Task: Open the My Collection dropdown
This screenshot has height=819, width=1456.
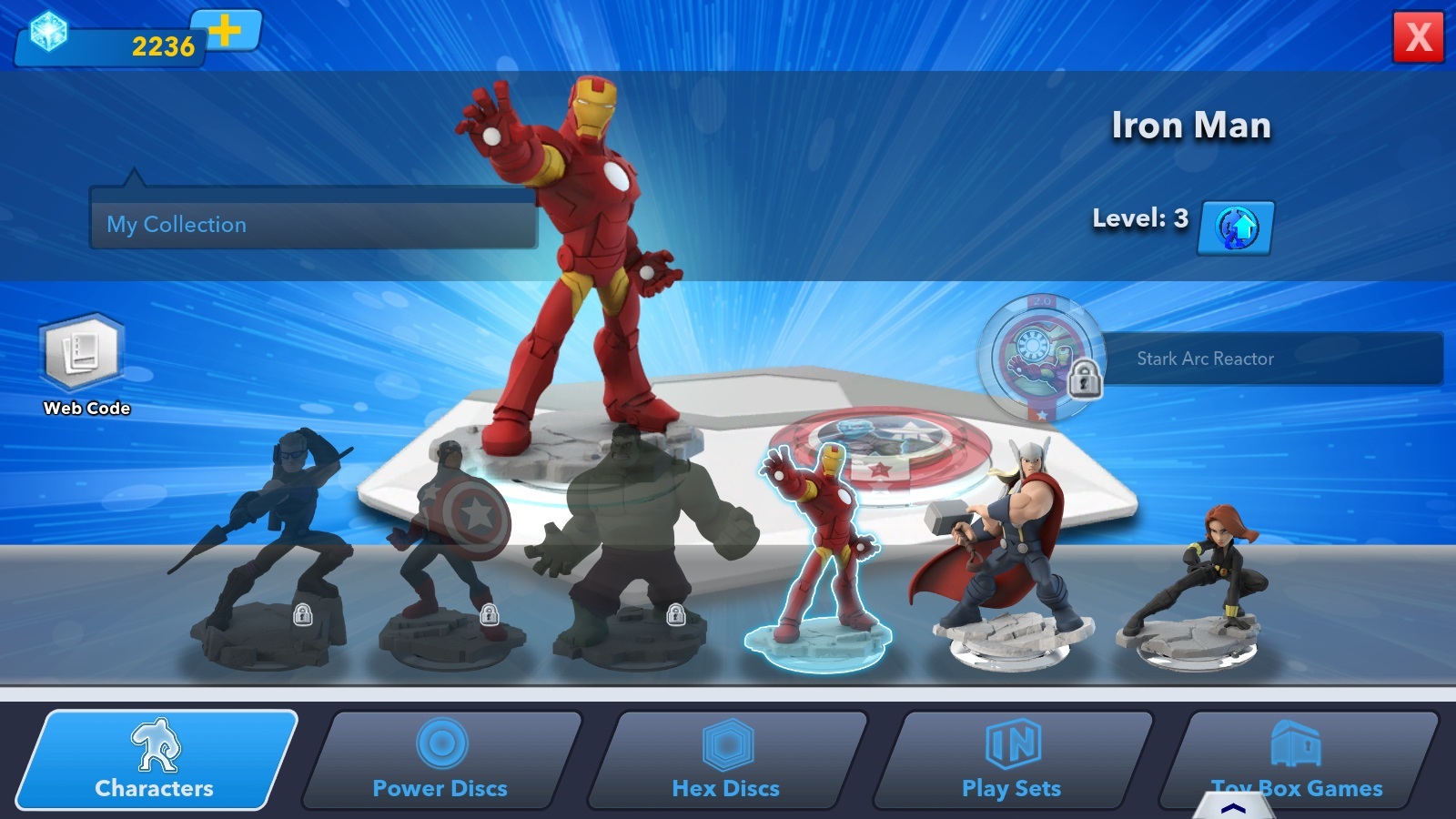Action: coord(314,224)
